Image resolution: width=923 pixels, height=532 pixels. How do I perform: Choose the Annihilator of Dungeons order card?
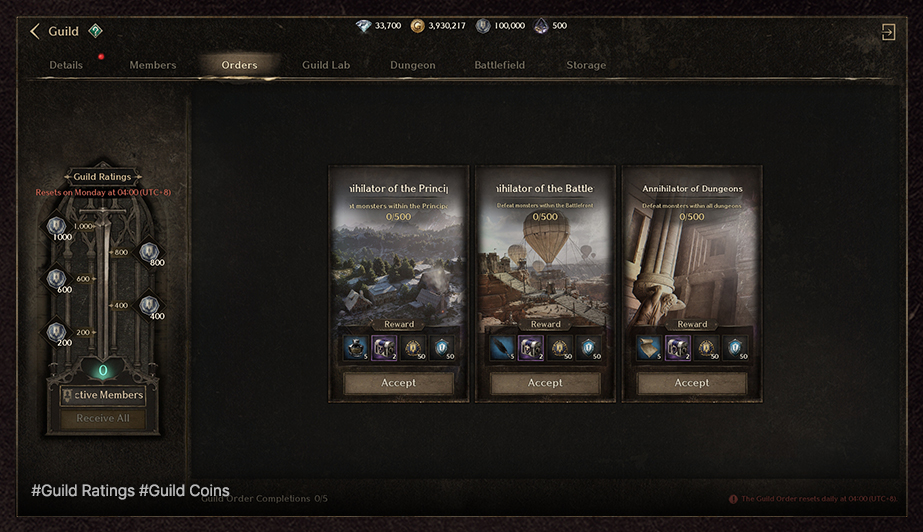[692, 260]
